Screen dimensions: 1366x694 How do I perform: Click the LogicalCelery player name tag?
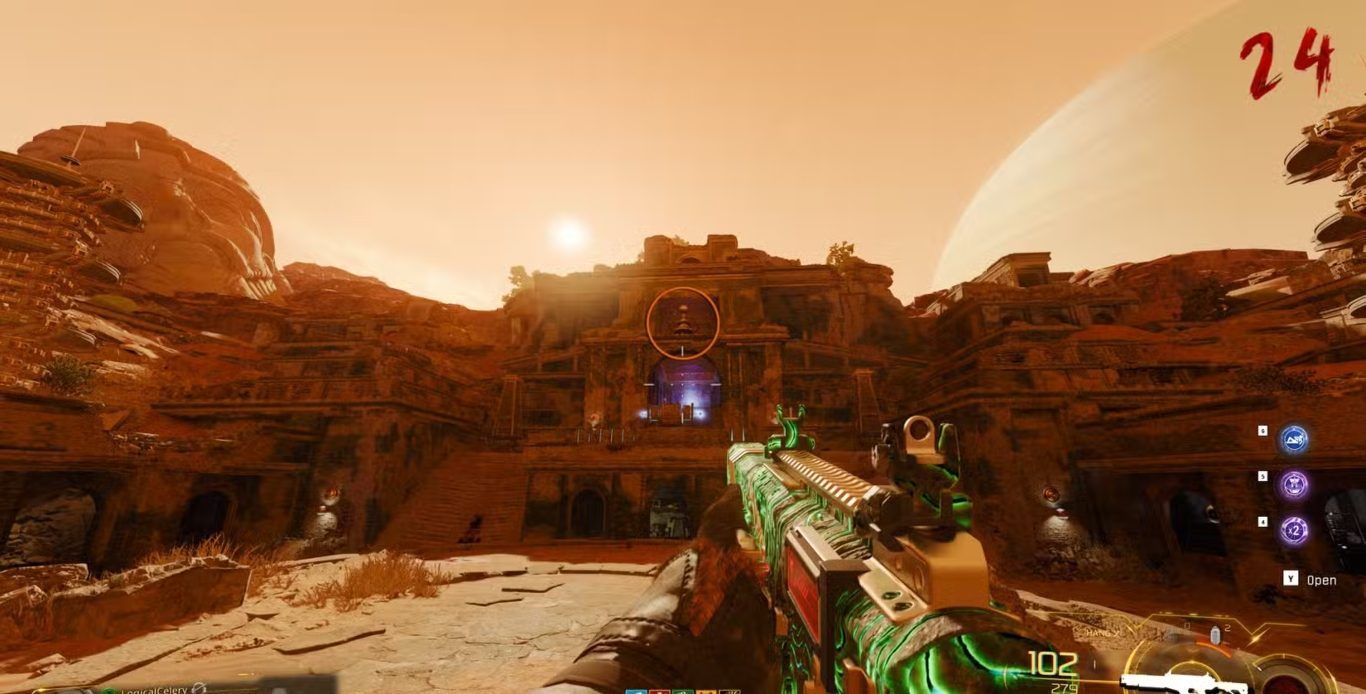click(x=157, y=688)
